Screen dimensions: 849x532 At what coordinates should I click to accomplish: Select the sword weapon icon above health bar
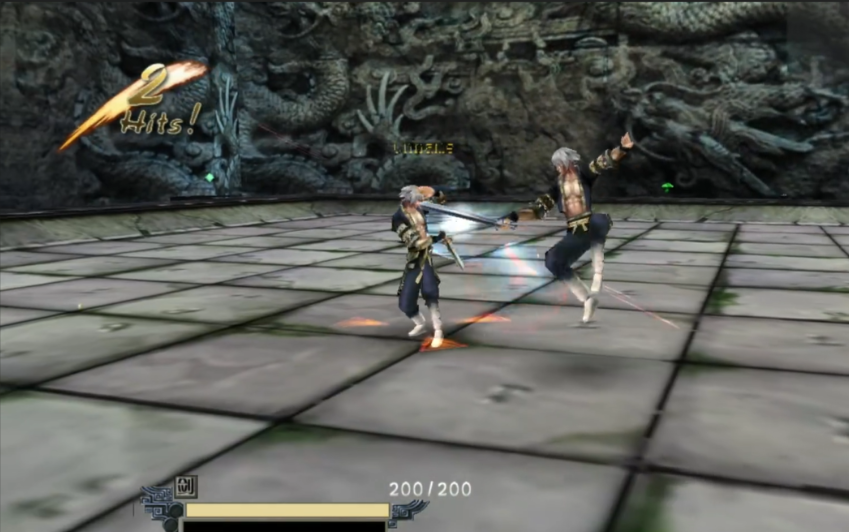[187, 487]
